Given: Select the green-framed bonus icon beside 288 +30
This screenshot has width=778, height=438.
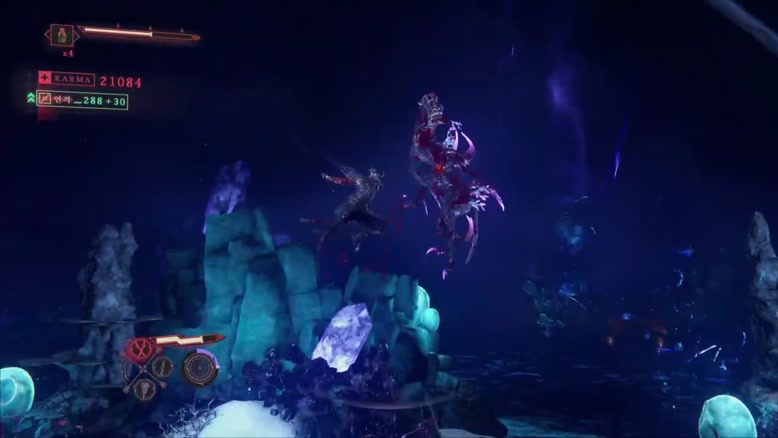Looking at the screenshot, I should tap(45, 100).
